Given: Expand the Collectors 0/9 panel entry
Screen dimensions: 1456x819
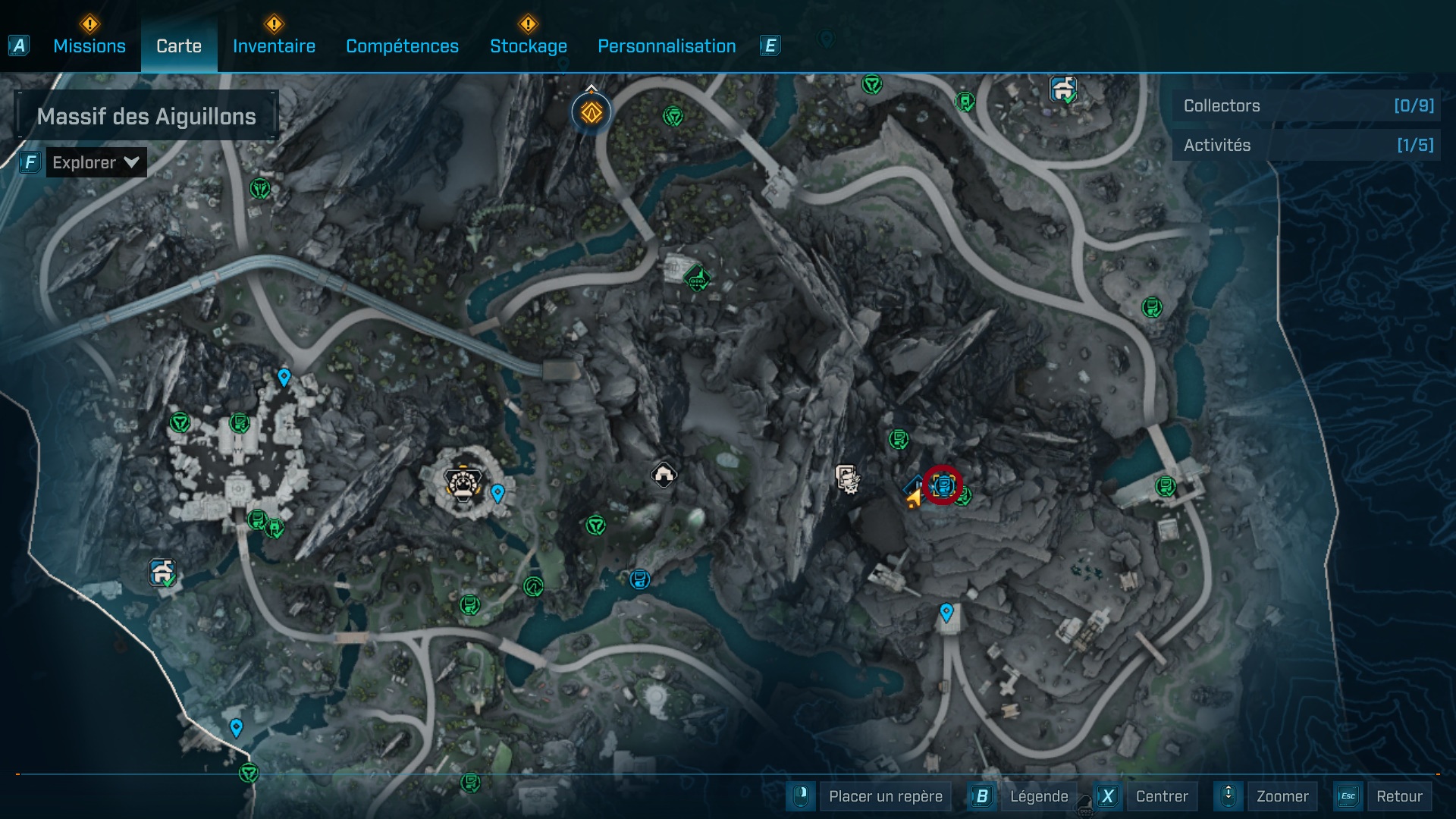Looking at the screenshot, I should point(1304,106).
